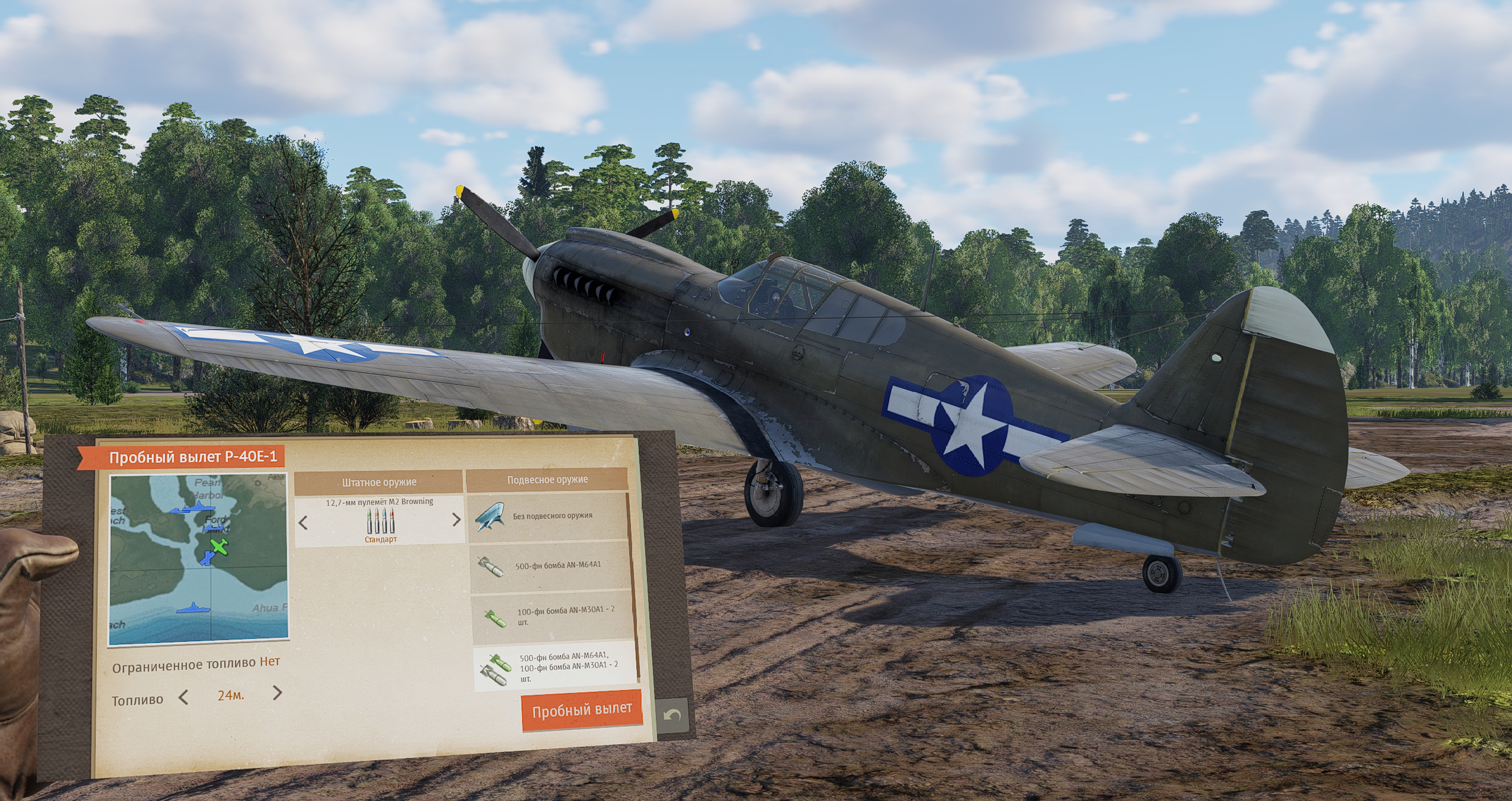Switch to previous M2 Browning ammo belt
1512x801 pixels.
303,523
